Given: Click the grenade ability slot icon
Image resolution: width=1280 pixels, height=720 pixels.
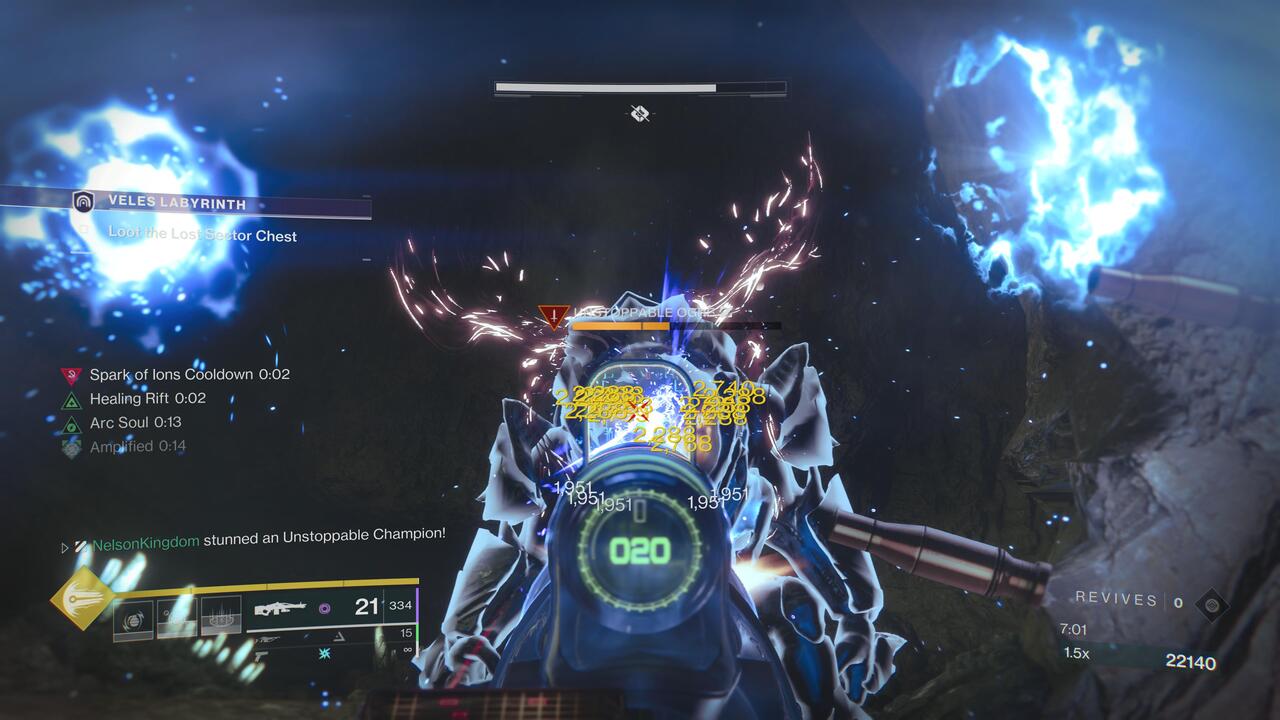Looking at the screenshot, I should tap(133, 618).
